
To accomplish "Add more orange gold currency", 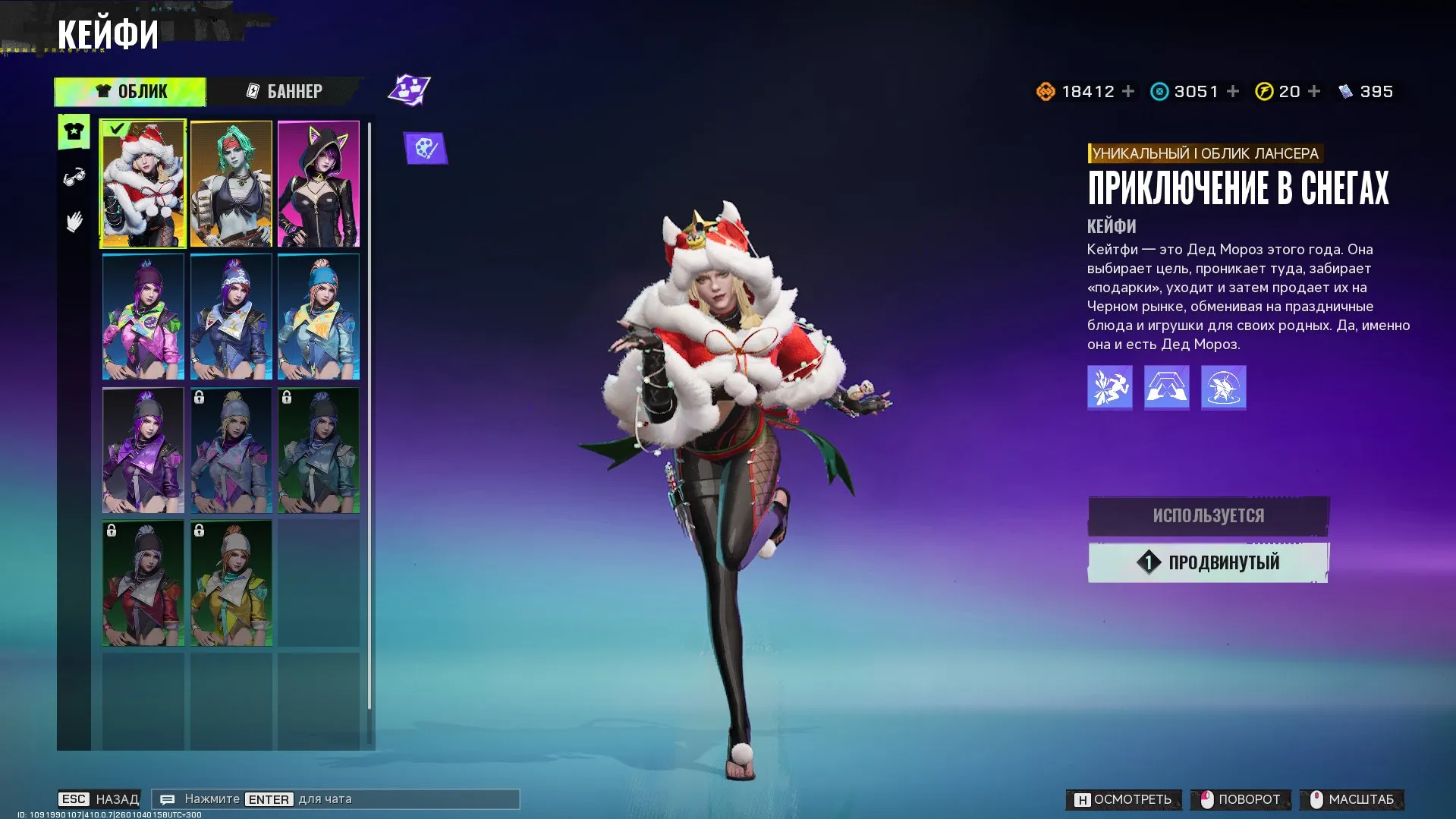I will point(1129,92).
